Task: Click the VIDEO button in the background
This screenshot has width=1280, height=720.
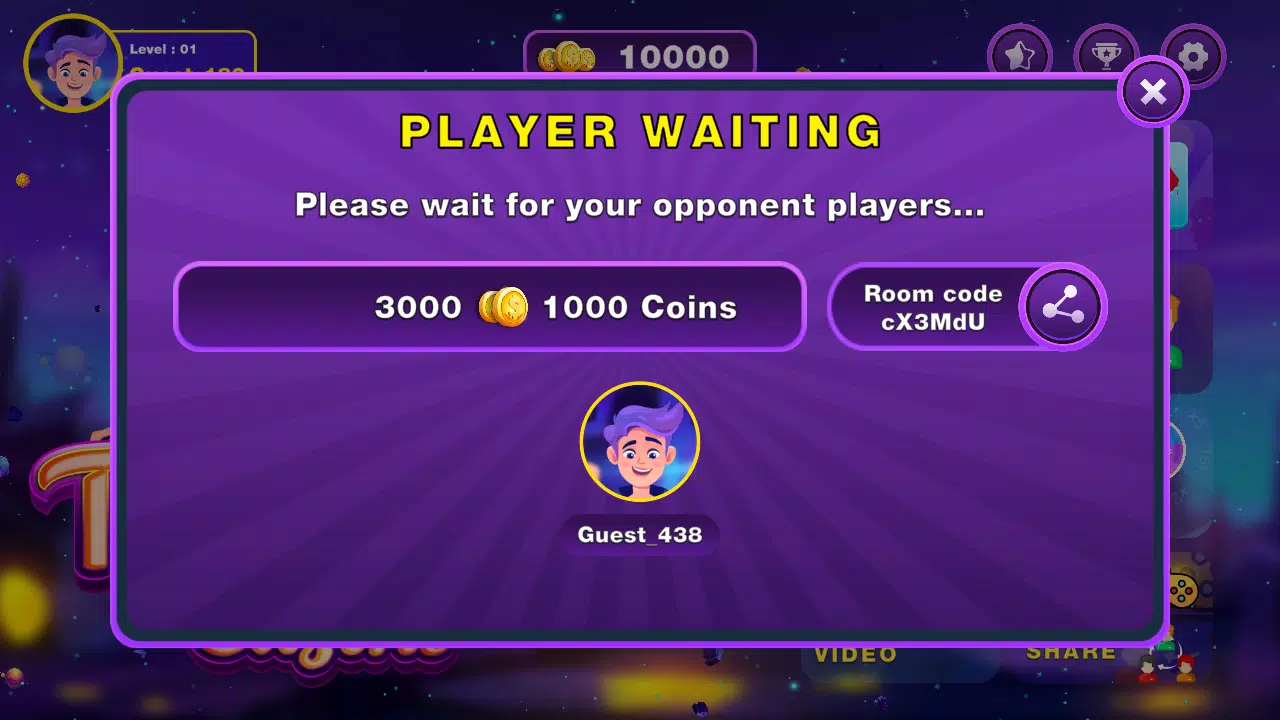Action: (x=853, y=655)
